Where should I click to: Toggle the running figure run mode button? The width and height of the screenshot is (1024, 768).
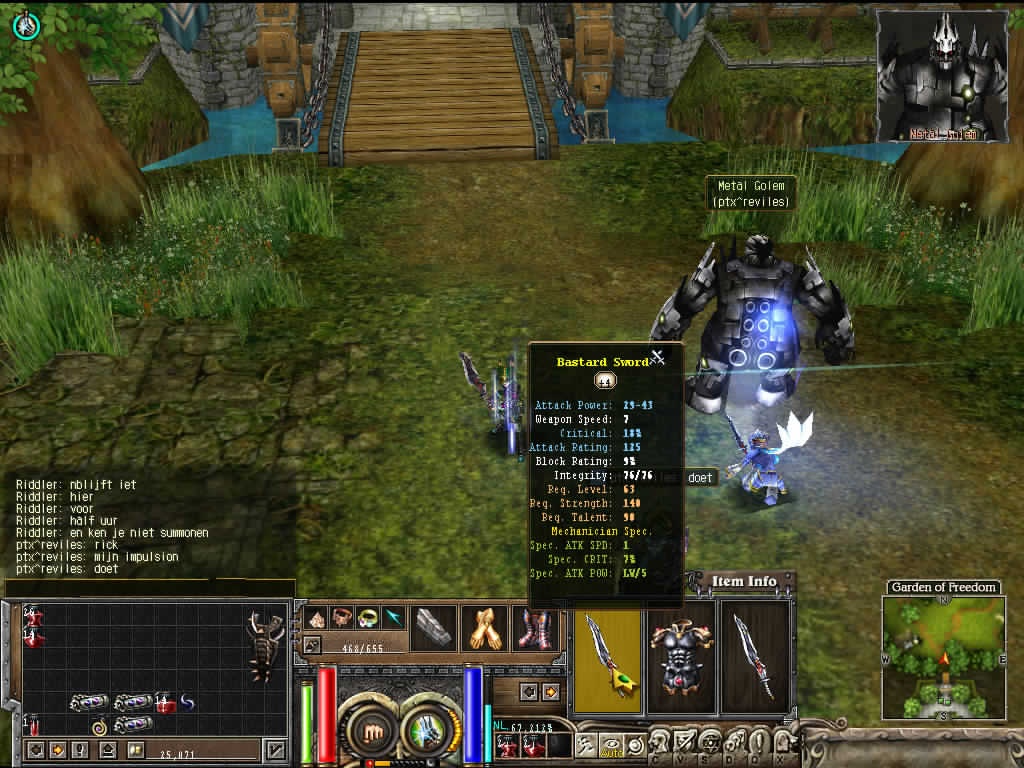click(587, 743)
